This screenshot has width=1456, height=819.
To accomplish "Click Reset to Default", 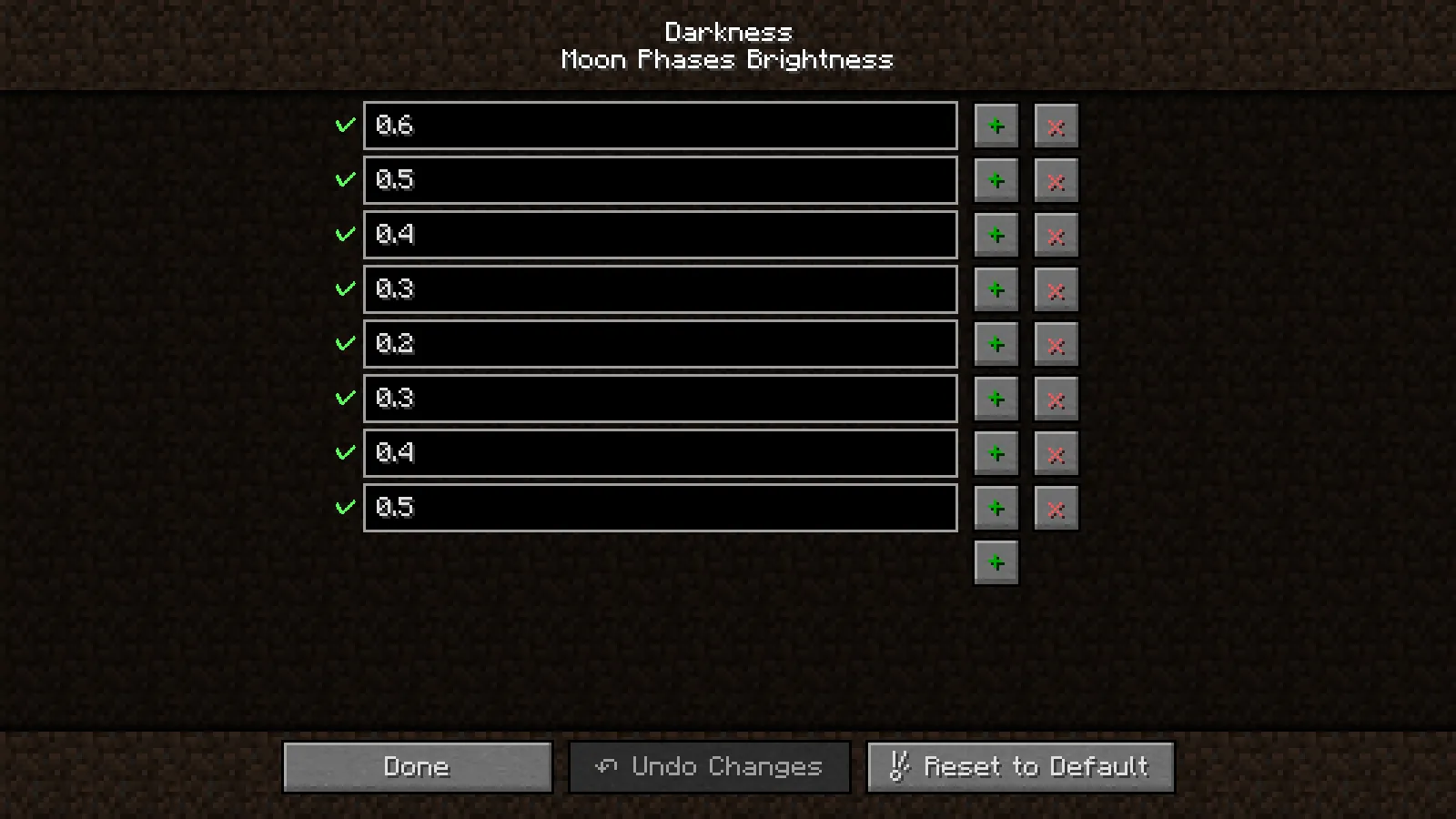I will tap(1020, 766).
